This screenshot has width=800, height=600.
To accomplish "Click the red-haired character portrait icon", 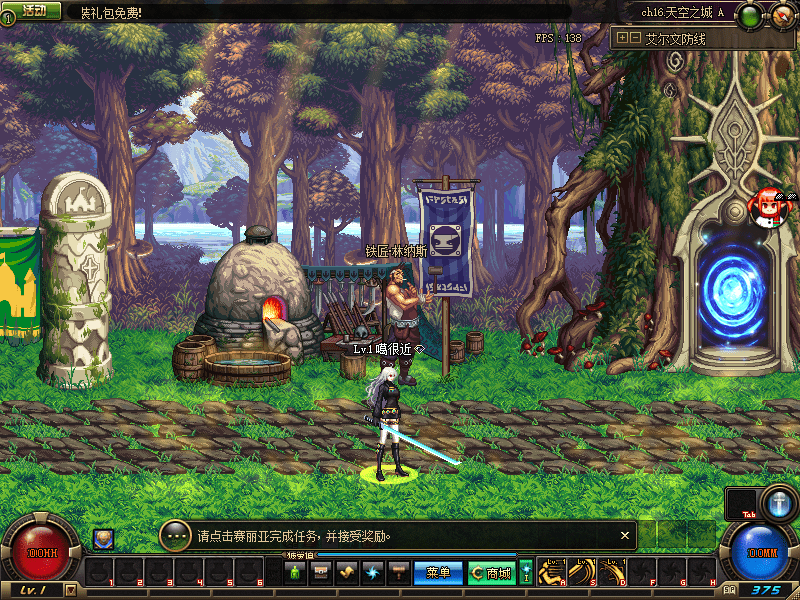I will click(768, 205).
